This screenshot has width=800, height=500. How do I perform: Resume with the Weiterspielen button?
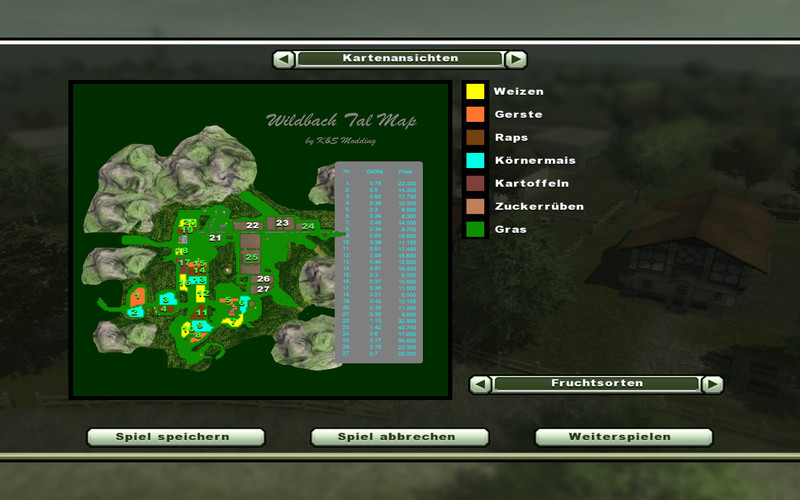pos(623,437)
